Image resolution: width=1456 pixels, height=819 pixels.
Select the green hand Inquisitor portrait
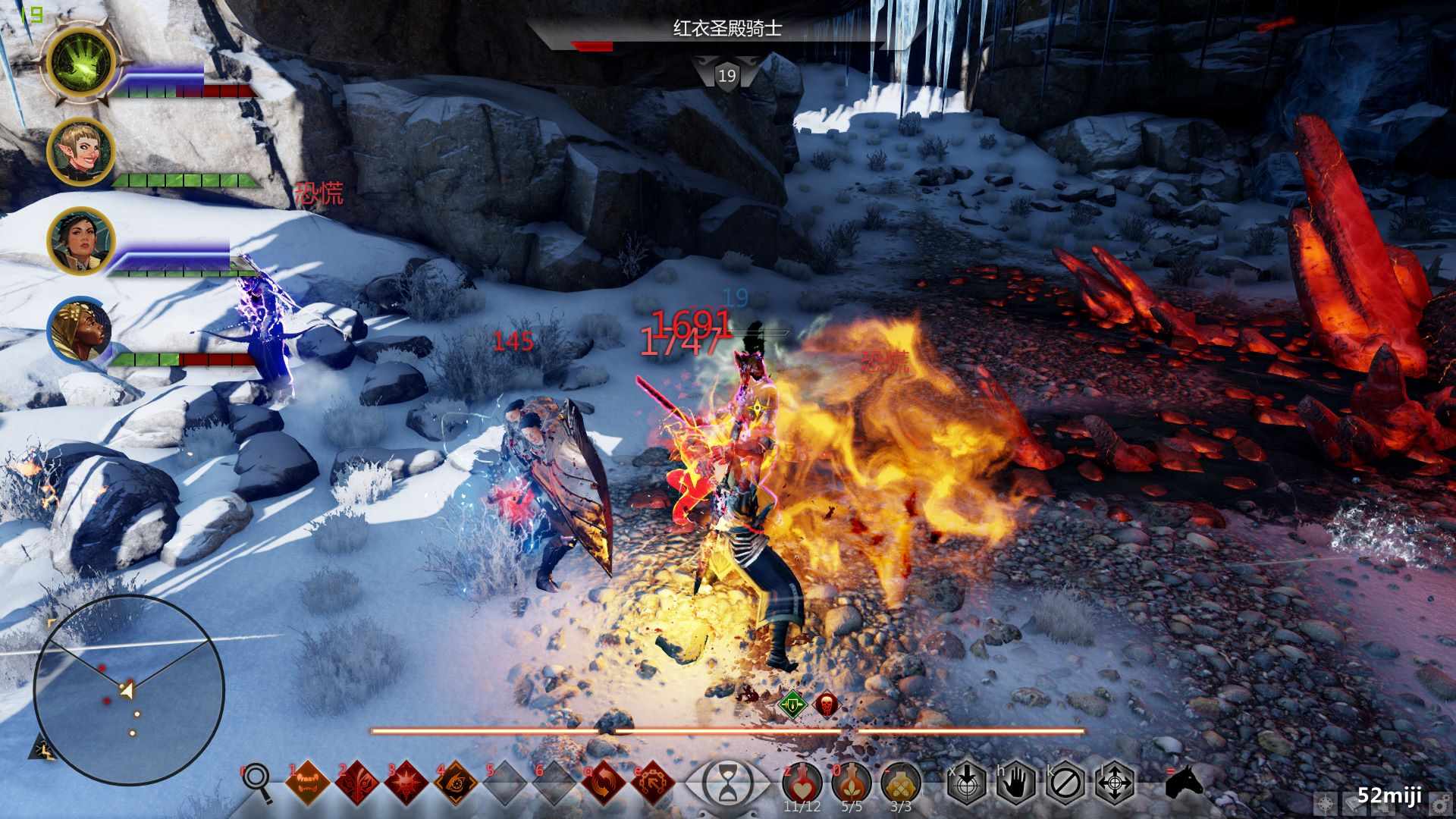tap(81, 62)
